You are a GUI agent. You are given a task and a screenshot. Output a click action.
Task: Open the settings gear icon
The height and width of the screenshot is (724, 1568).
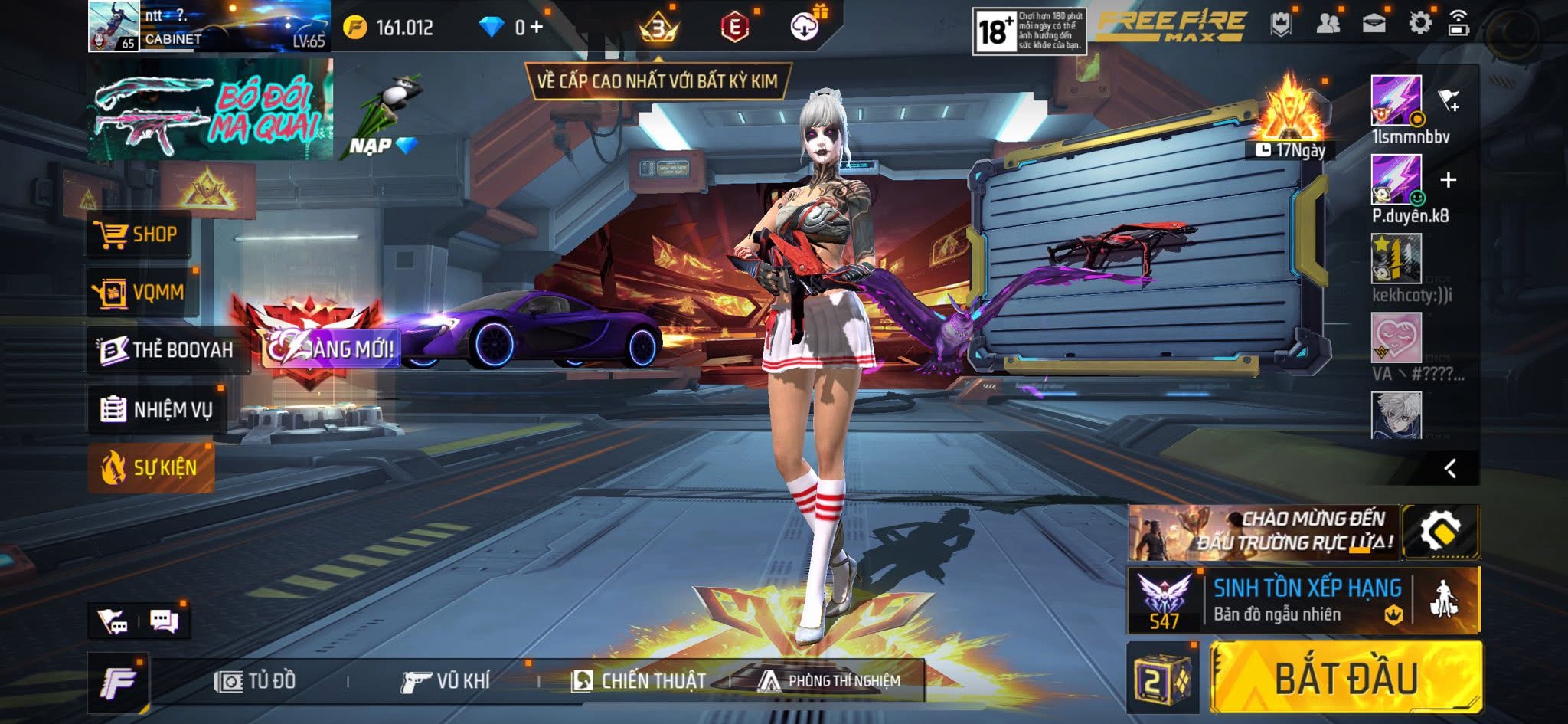pos(1419,24)
